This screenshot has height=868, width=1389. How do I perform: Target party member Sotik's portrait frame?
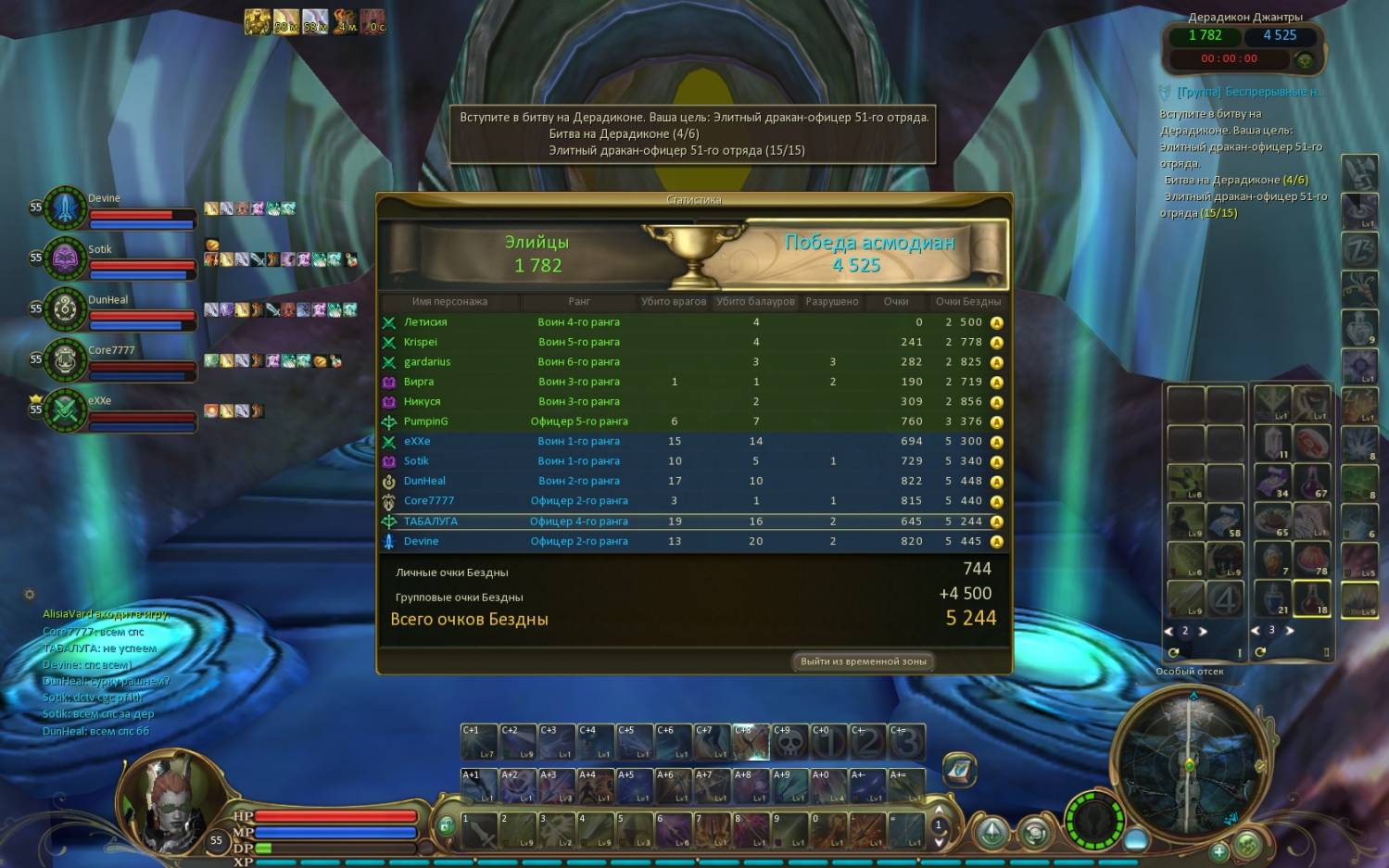(65, 258)
